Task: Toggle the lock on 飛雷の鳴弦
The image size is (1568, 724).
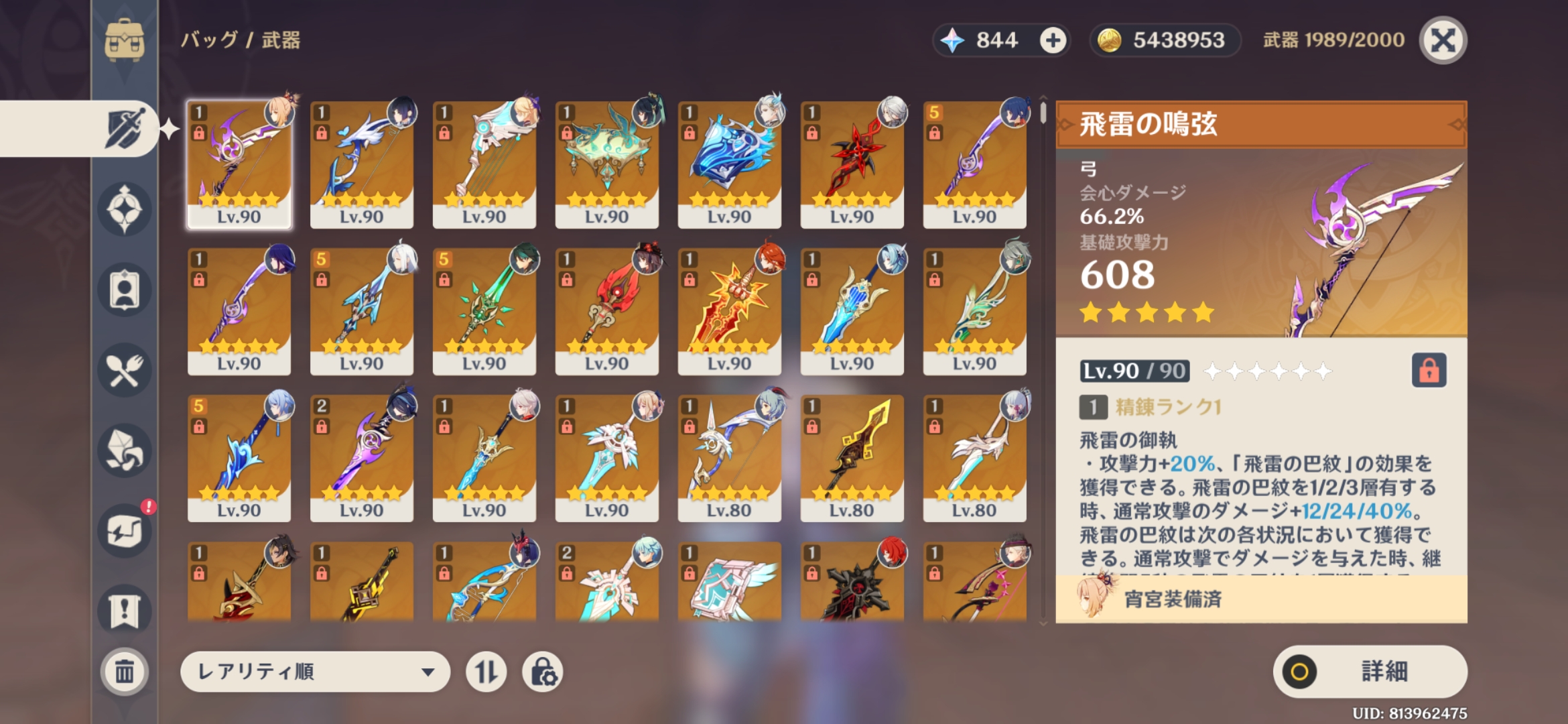Action: [x=1429, y=370]
